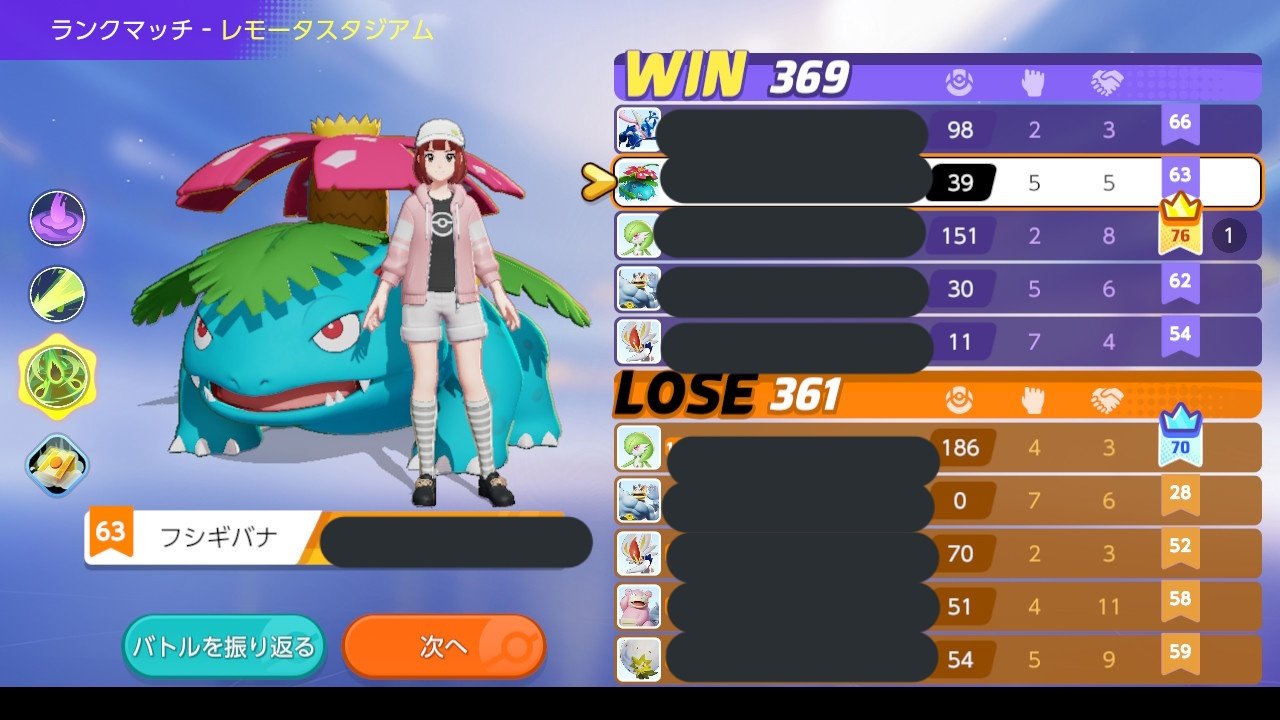Select Eldegoss's portrait at bottom of LOSE list

[x=638, y=659]
